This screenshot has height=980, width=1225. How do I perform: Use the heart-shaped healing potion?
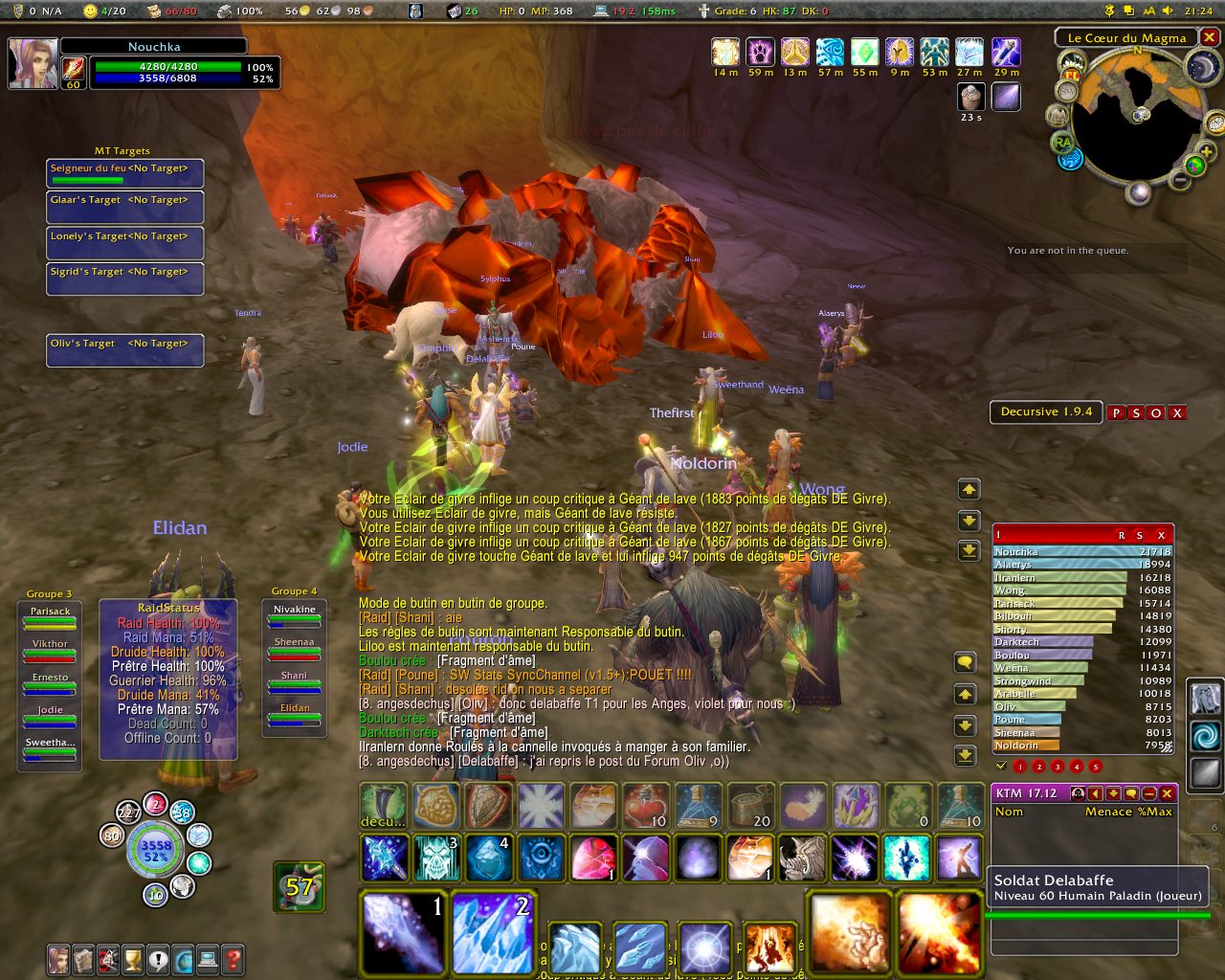pos(646,806)
